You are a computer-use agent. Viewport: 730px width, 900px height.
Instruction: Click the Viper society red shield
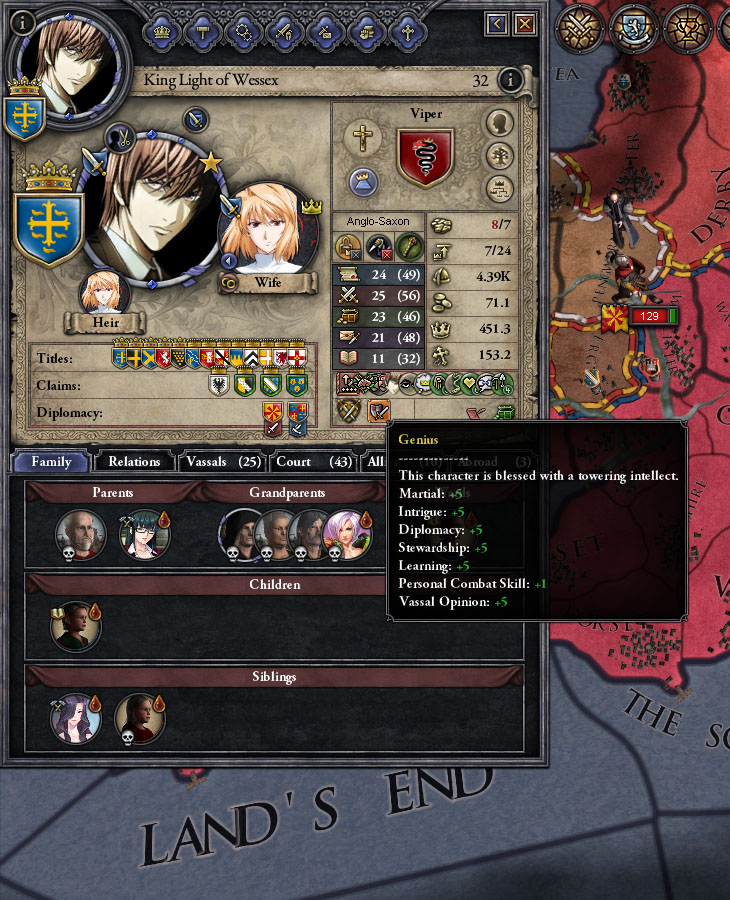(x=425, y=157)
